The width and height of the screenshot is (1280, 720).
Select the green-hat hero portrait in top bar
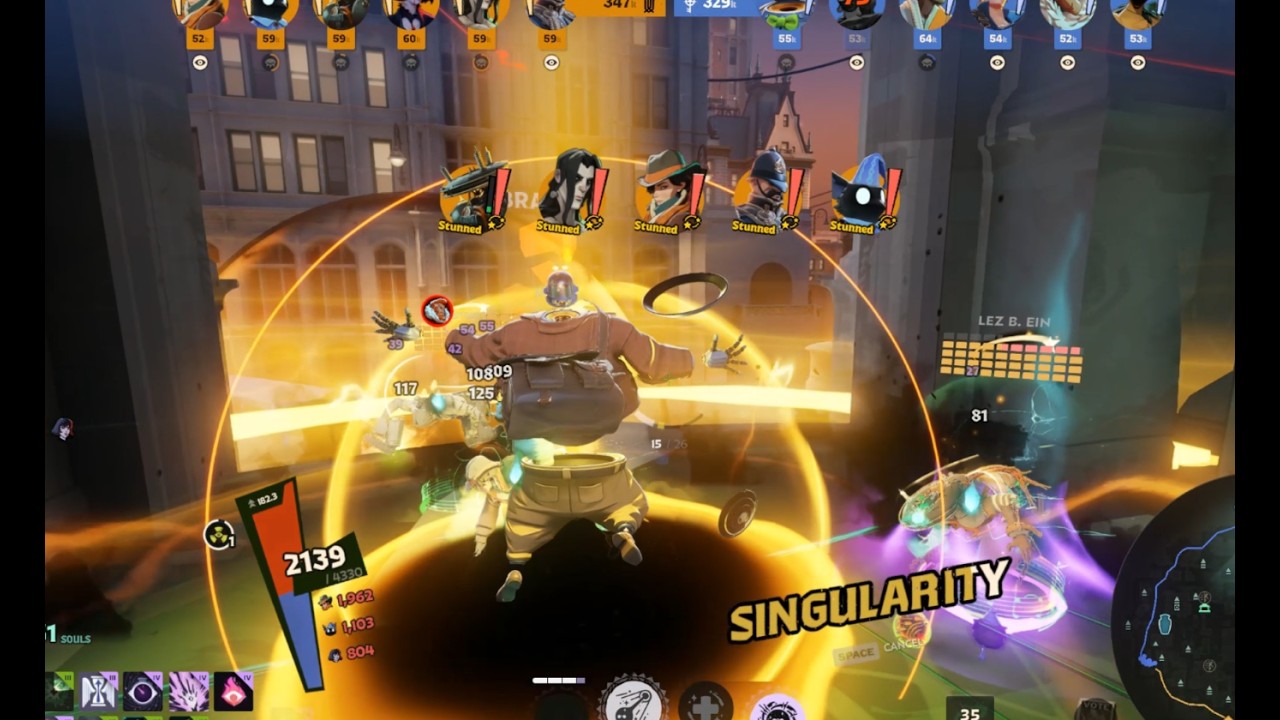786,12
